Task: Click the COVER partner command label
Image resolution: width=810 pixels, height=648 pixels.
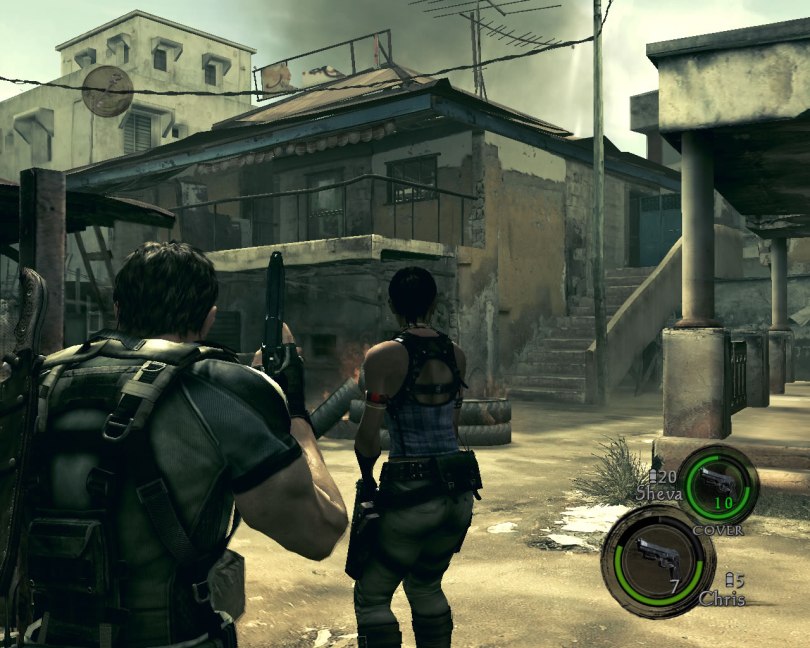Action: pyautogui.click(x=718, y=530)
